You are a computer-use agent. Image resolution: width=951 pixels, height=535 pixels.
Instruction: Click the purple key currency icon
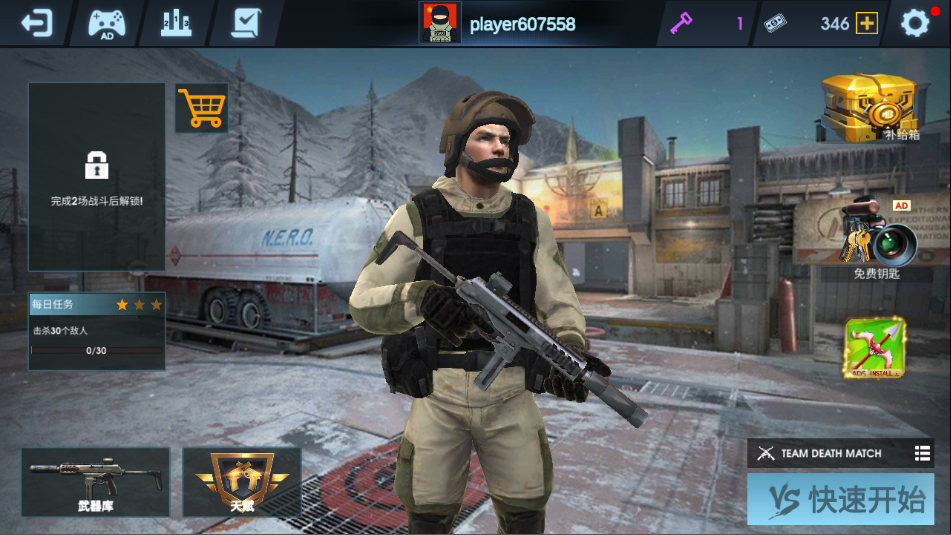(681, 23)
